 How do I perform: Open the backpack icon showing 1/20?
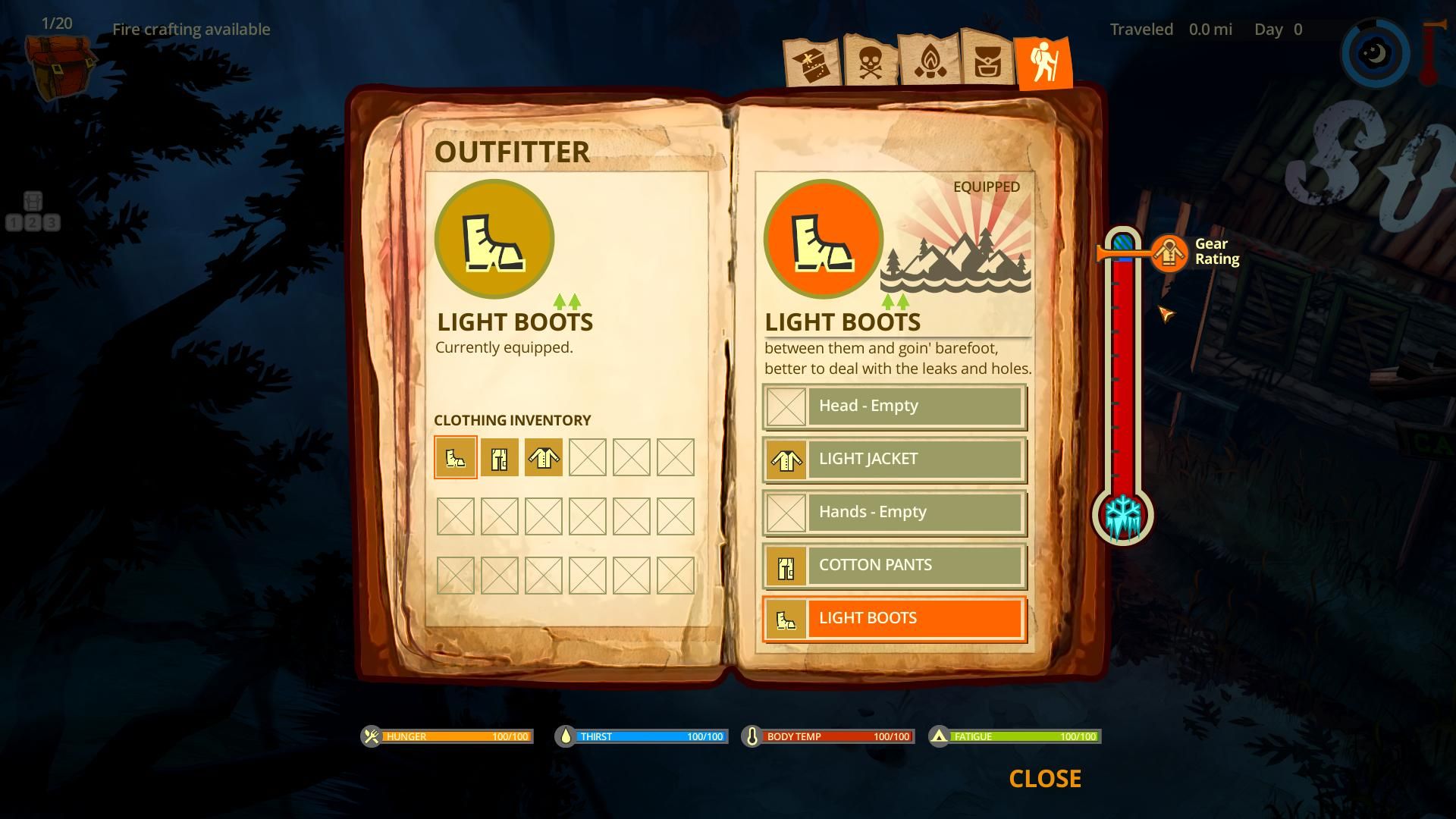point(59,62)
